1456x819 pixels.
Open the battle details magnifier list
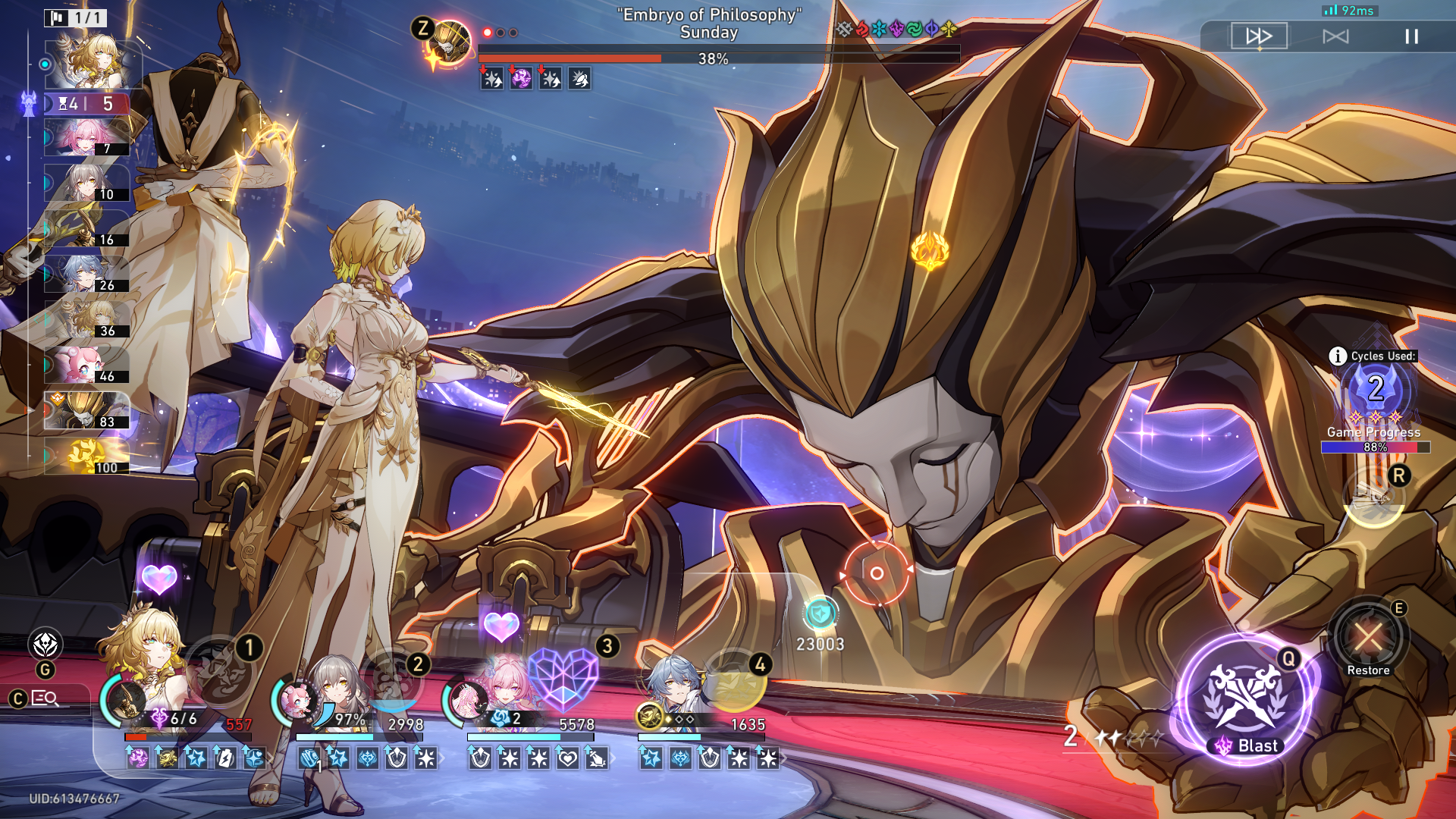(x=45, y=698)
